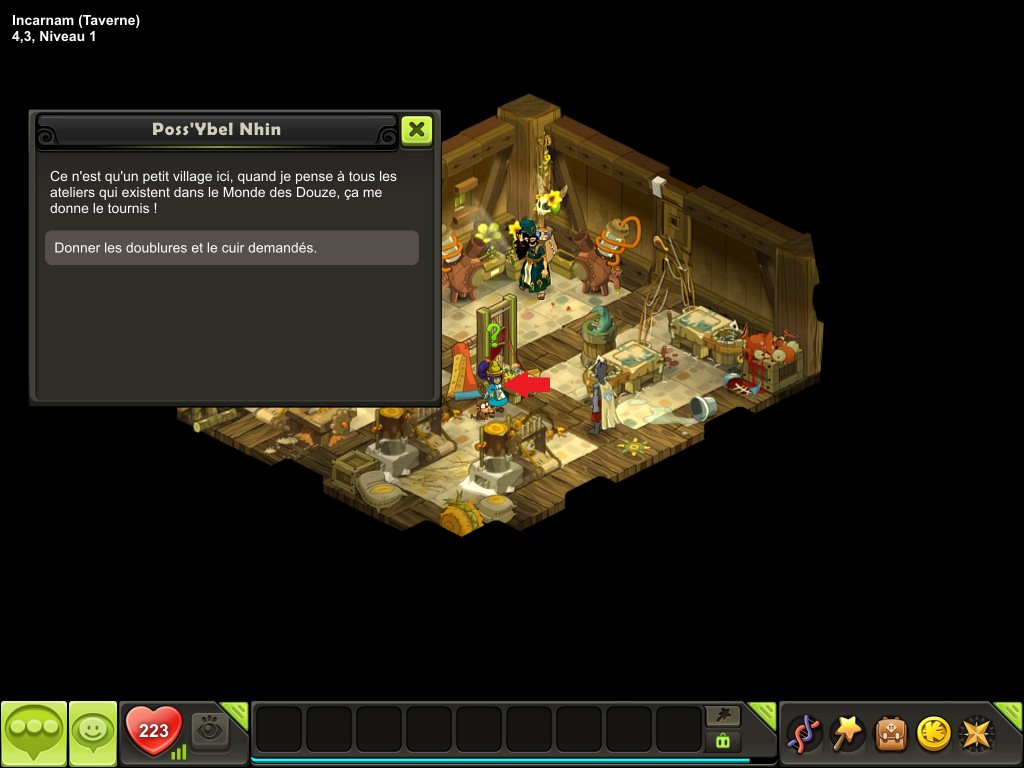
Task: Toggle the eye spectator icon
Action: click(210, 731)
